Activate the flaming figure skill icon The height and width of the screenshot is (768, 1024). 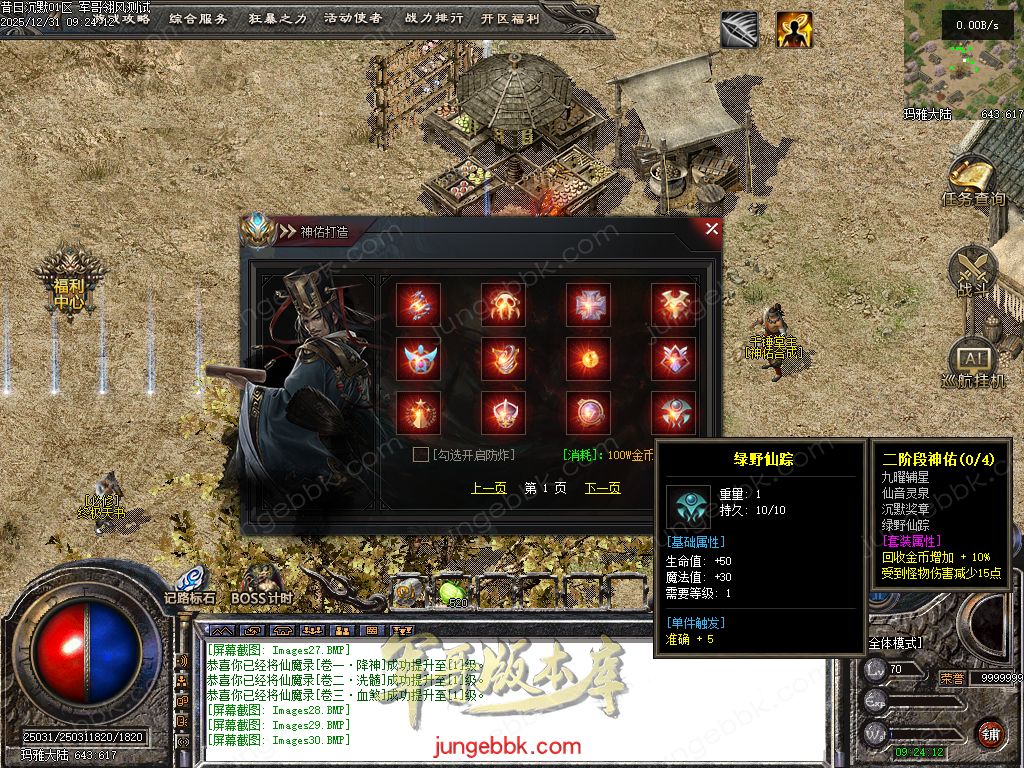794,30
